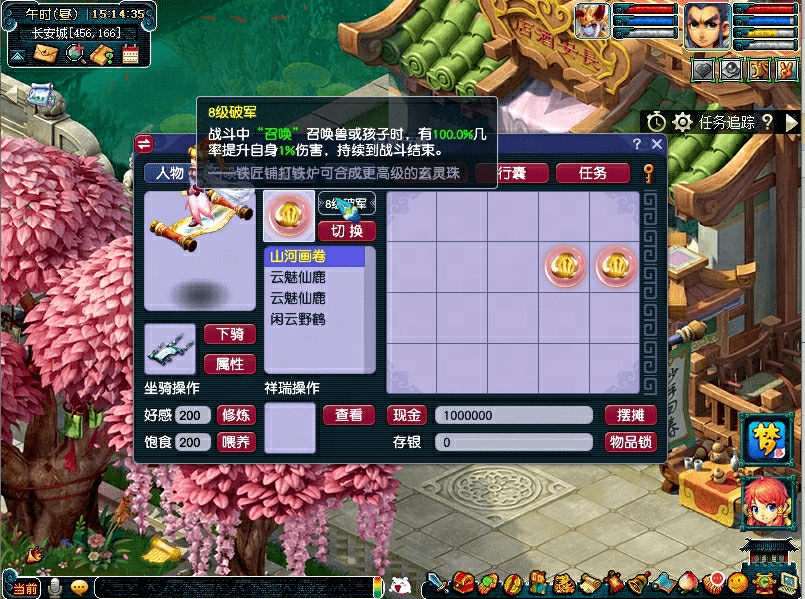The image size is (805, 599).
Task: Open the mail envelope icon
Action: point(46,54)
